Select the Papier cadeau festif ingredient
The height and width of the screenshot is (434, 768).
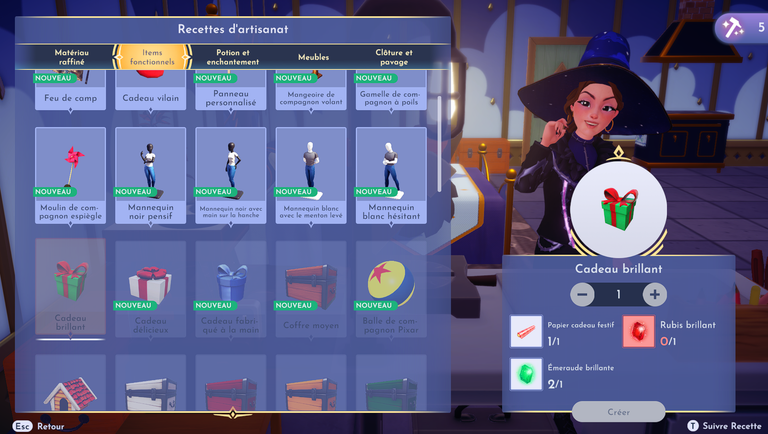(526, 331)
